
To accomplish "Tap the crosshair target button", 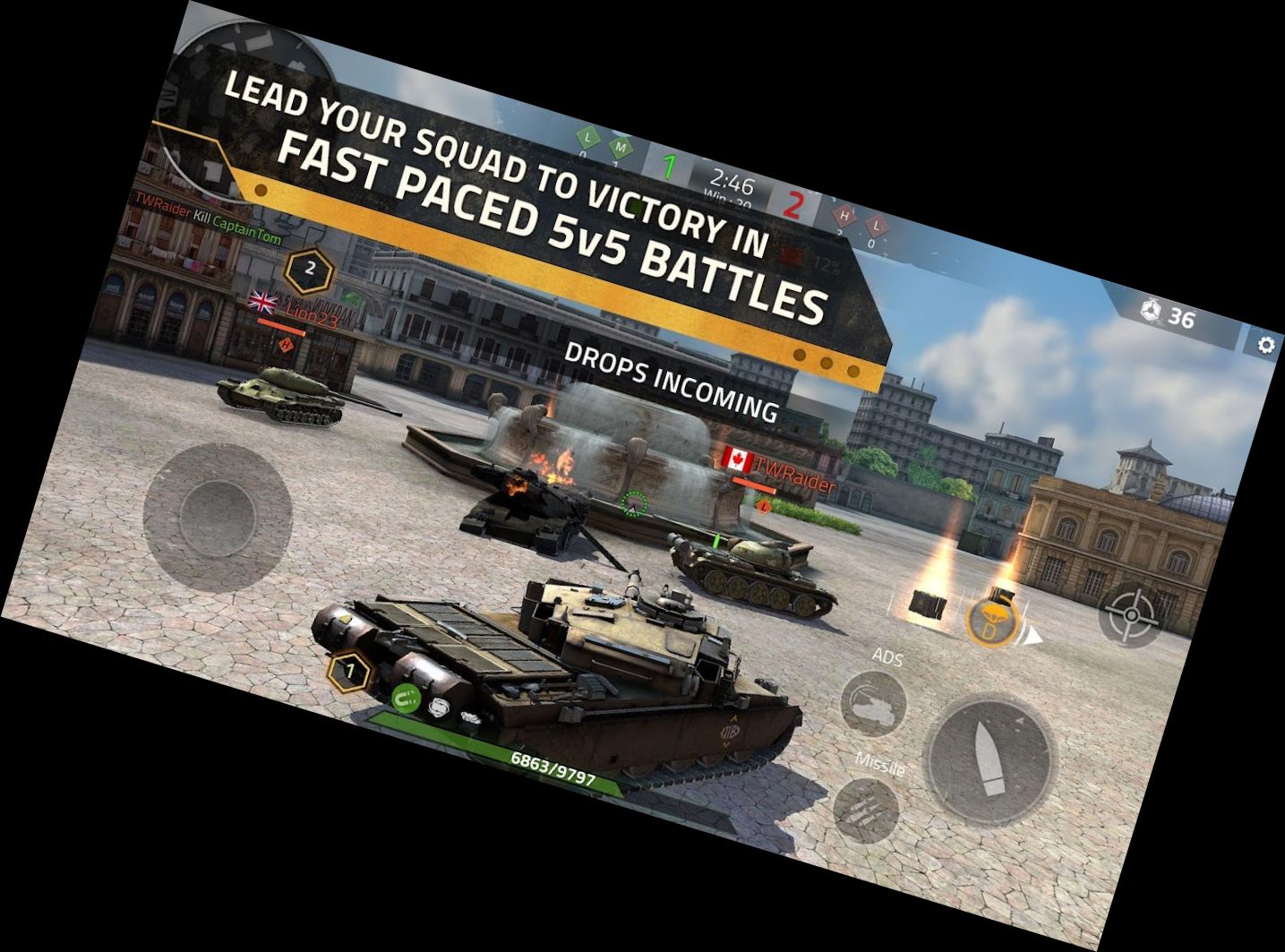I will click(1132, 614).
